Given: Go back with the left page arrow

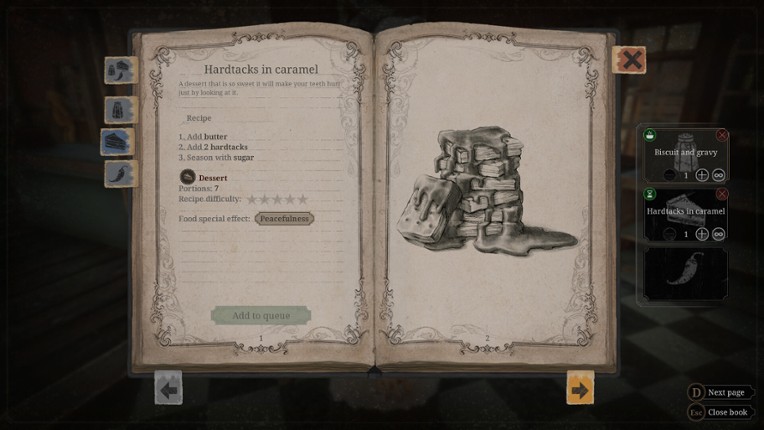Looking at the screenshot, I should (x=168, y=387).
